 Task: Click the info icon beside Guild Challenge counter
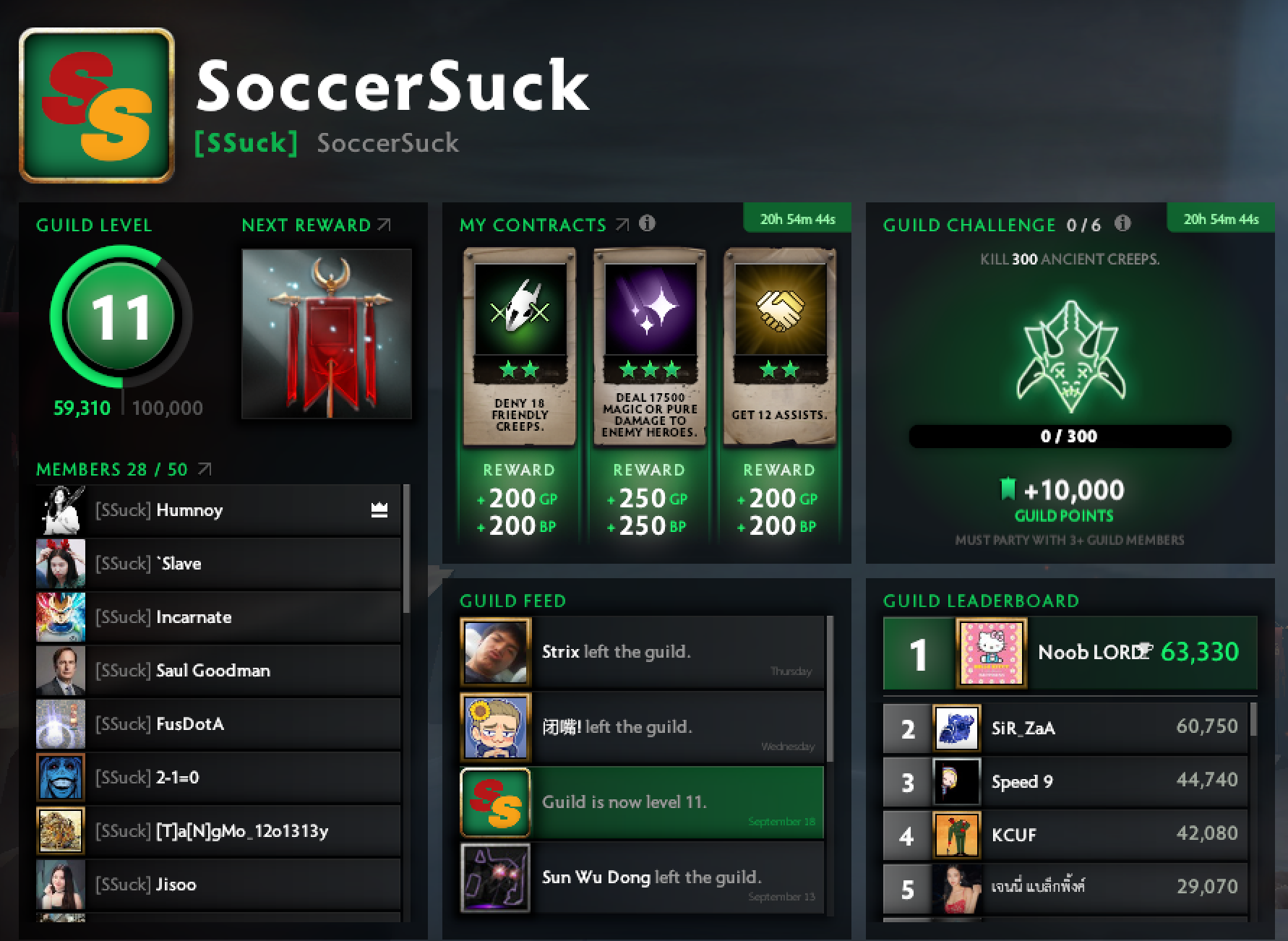click(x=1122, y=224)
